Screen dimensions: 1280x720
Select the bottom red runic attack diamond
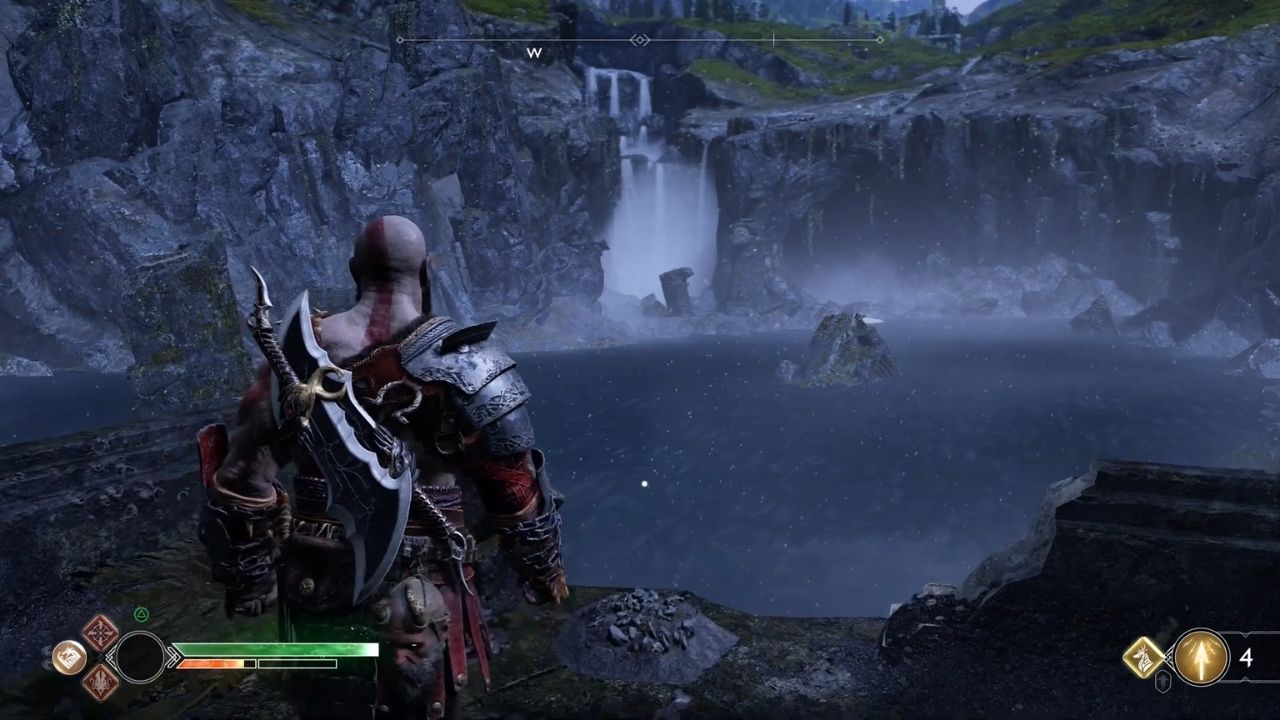[99, 682]
